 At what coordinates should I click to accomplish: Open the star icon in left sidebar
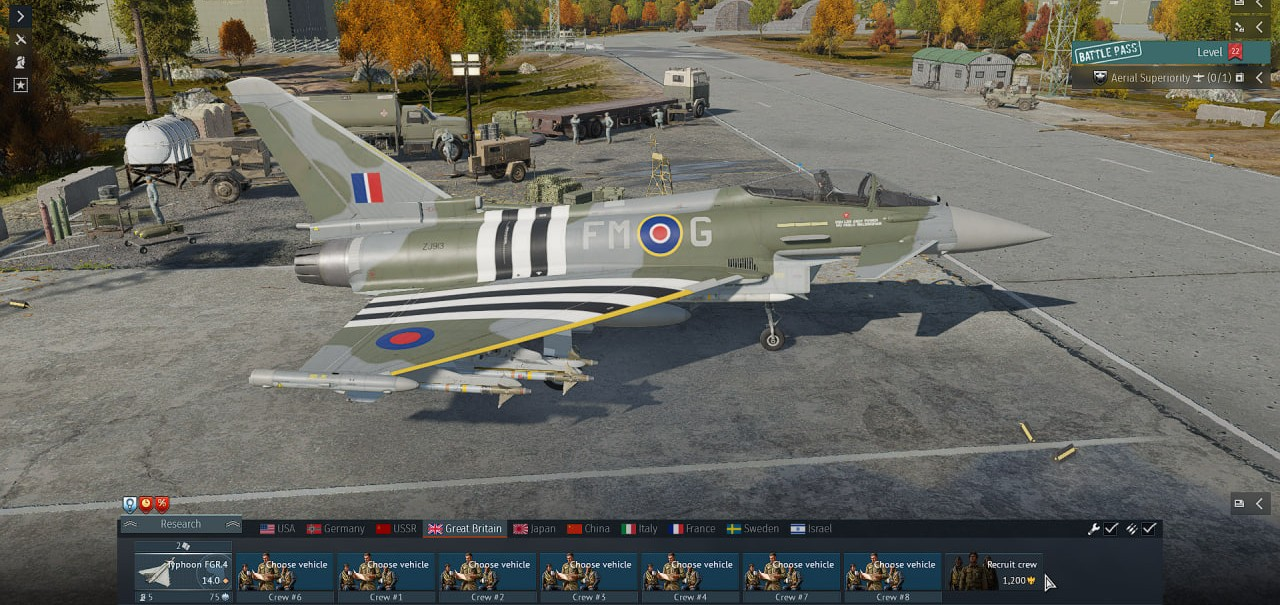(x=20, y=85)
